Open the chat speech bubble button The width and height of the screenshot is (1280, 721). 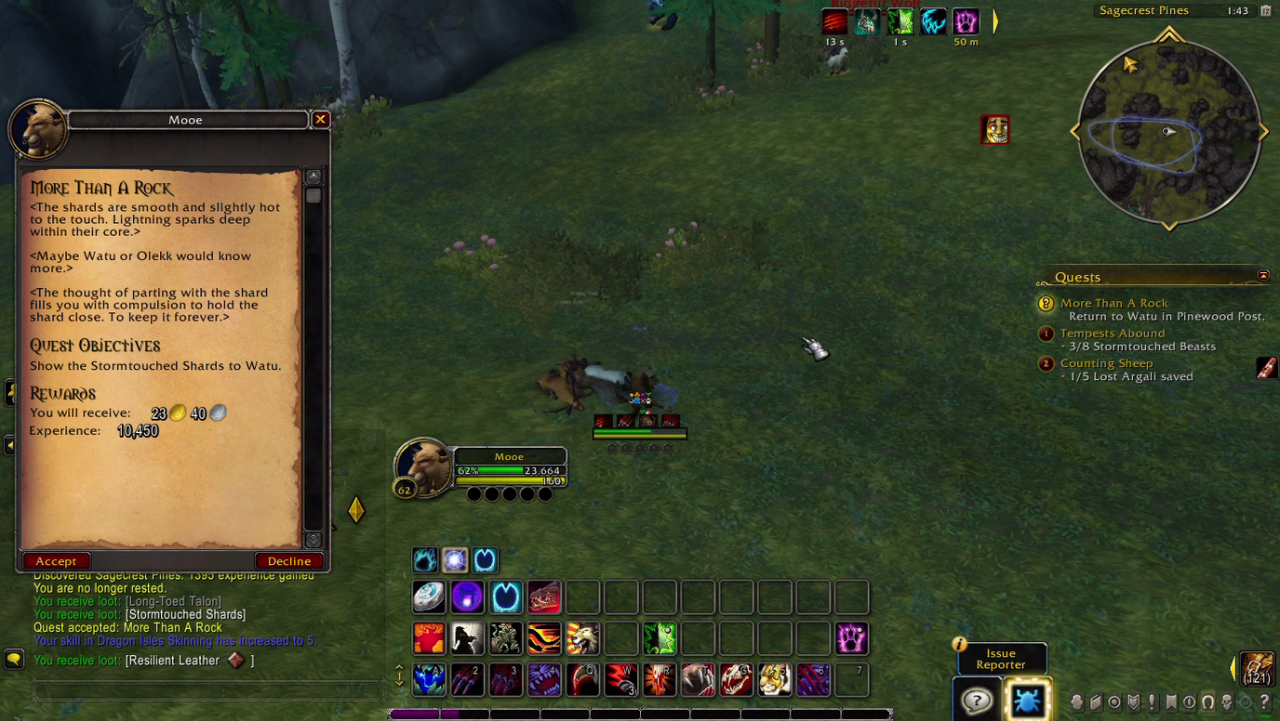click(14, 659)
